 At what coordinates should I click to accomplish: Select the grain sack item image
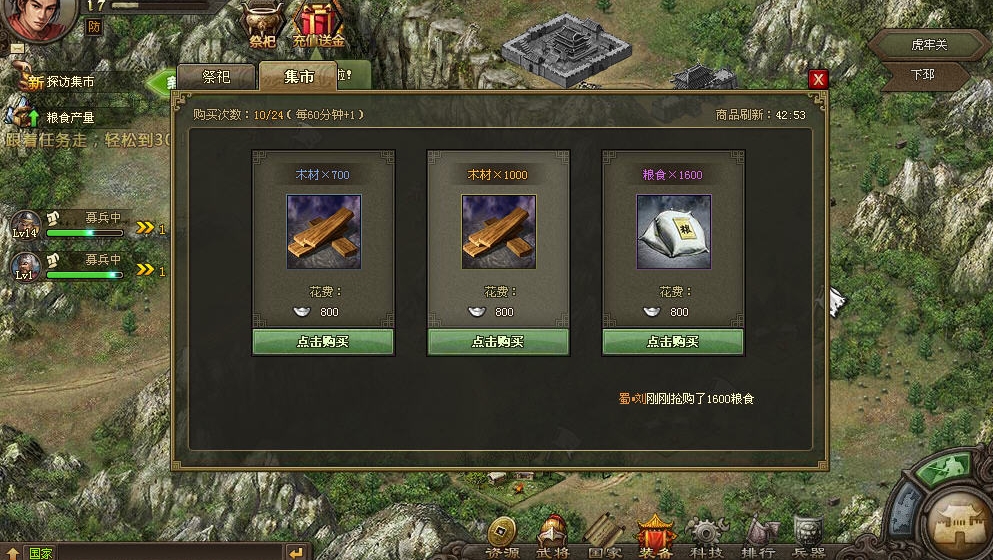(x=673, y=232)
